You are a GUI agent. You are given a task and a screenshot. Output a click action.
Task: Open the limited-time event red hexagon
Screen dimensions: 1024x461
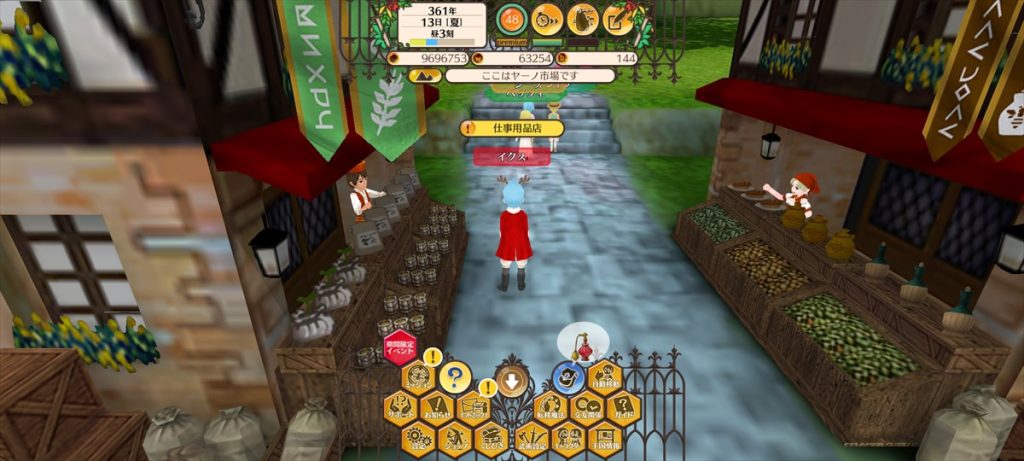[x=400, y=349]
